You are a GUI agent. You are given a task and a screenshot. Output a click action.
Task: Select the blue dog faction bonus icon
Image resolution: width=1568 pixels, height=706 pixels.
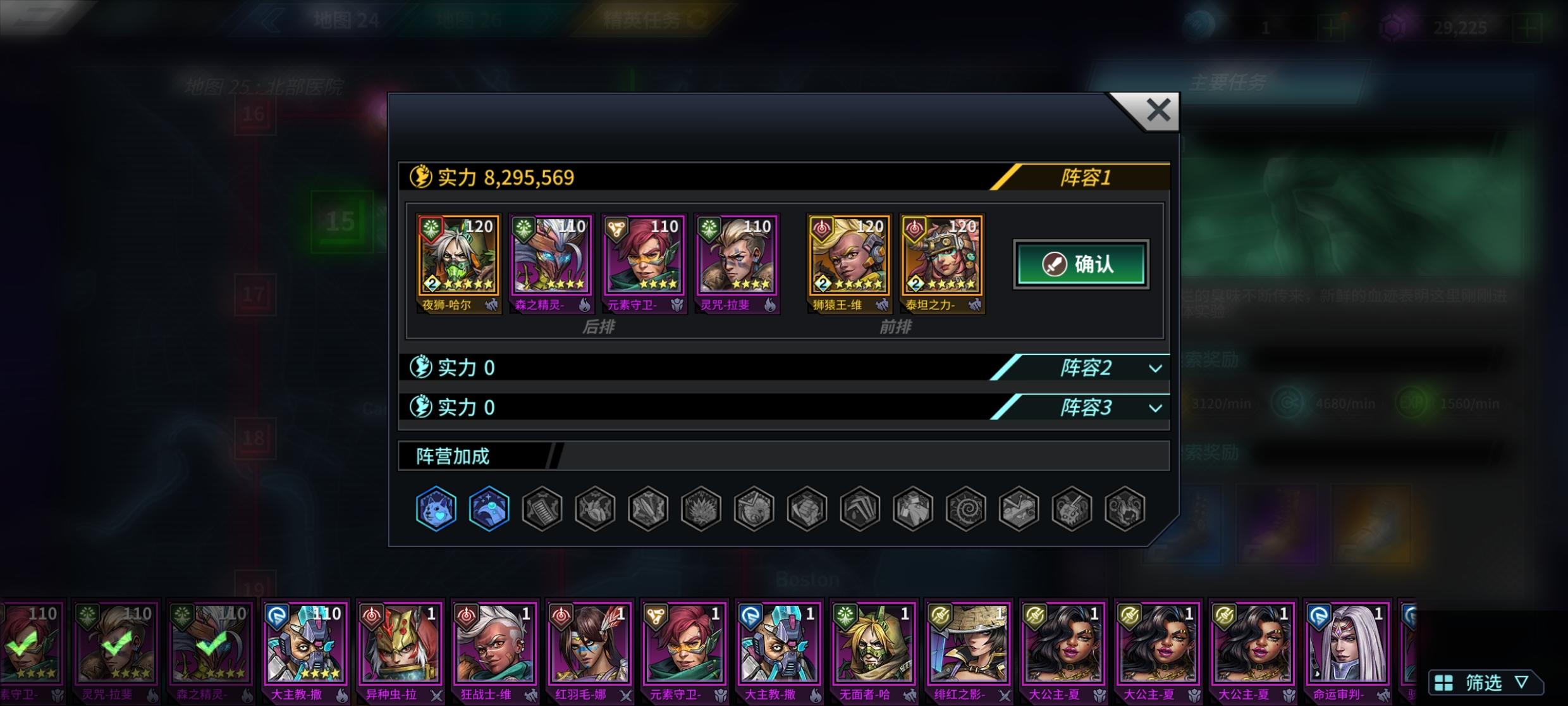tap(436, 509)
